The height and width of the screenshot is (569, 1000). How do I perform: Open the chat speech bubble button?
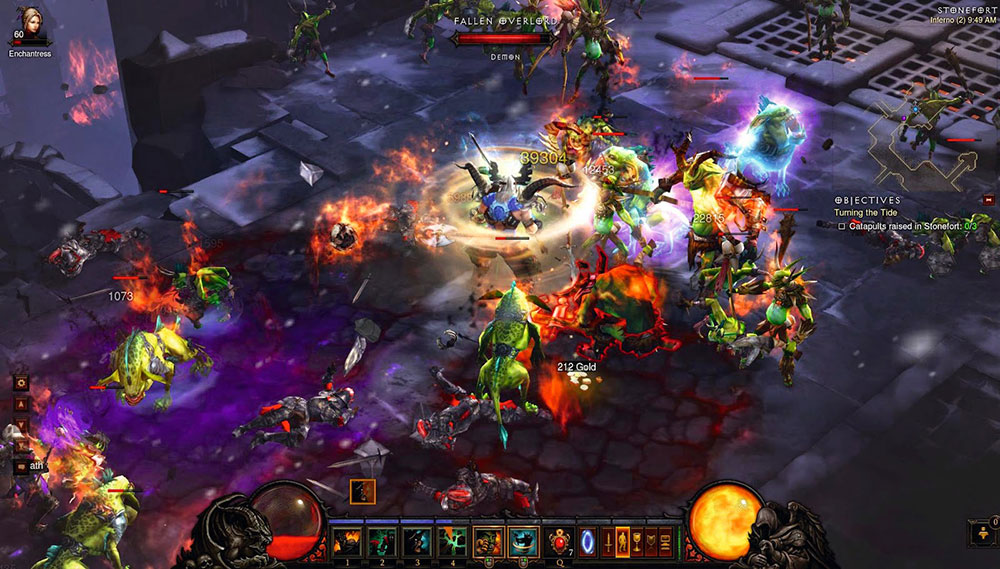coord(20,465)
